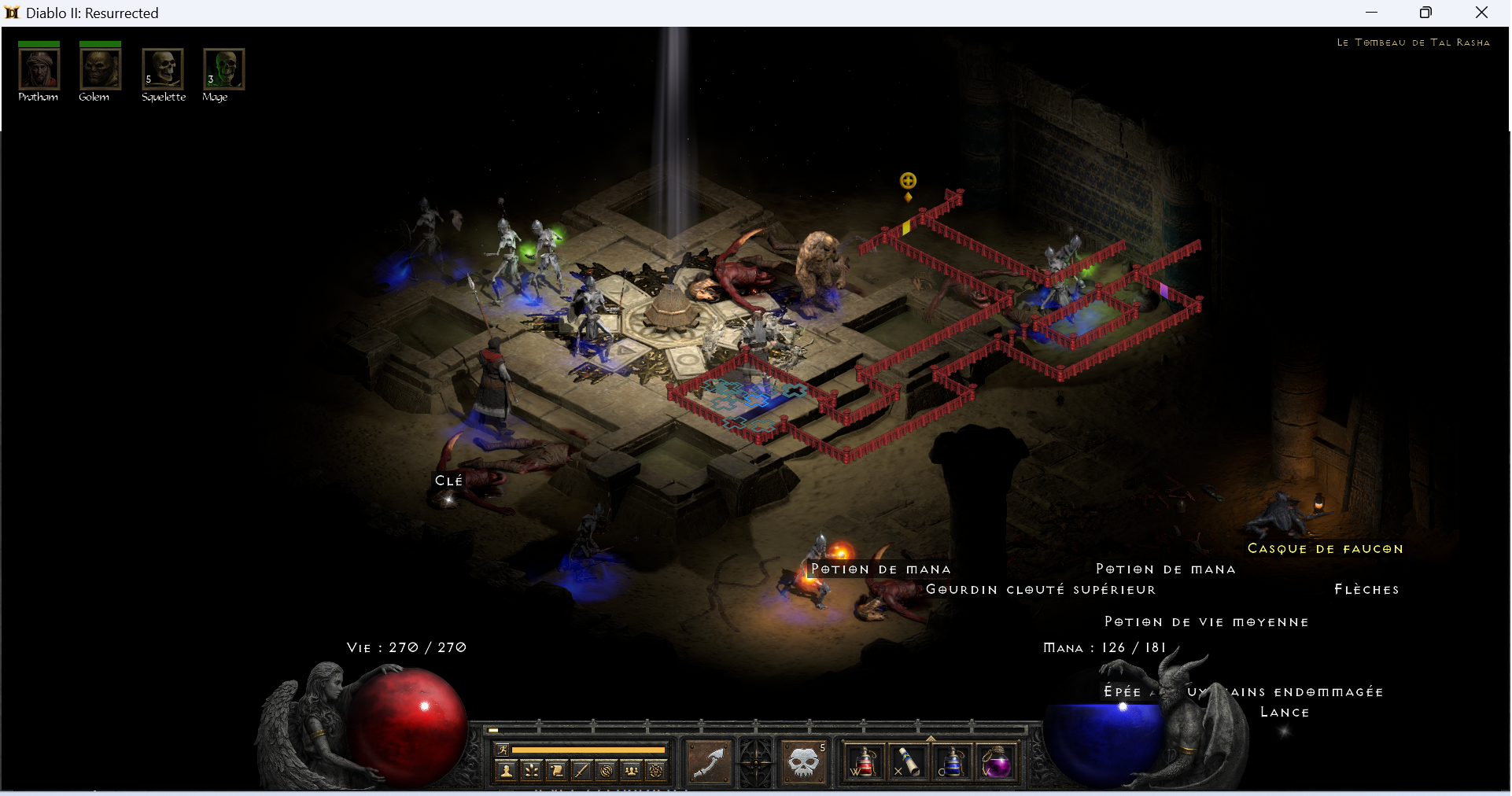Pick up the Casque de faucon label

[1325, 549]
